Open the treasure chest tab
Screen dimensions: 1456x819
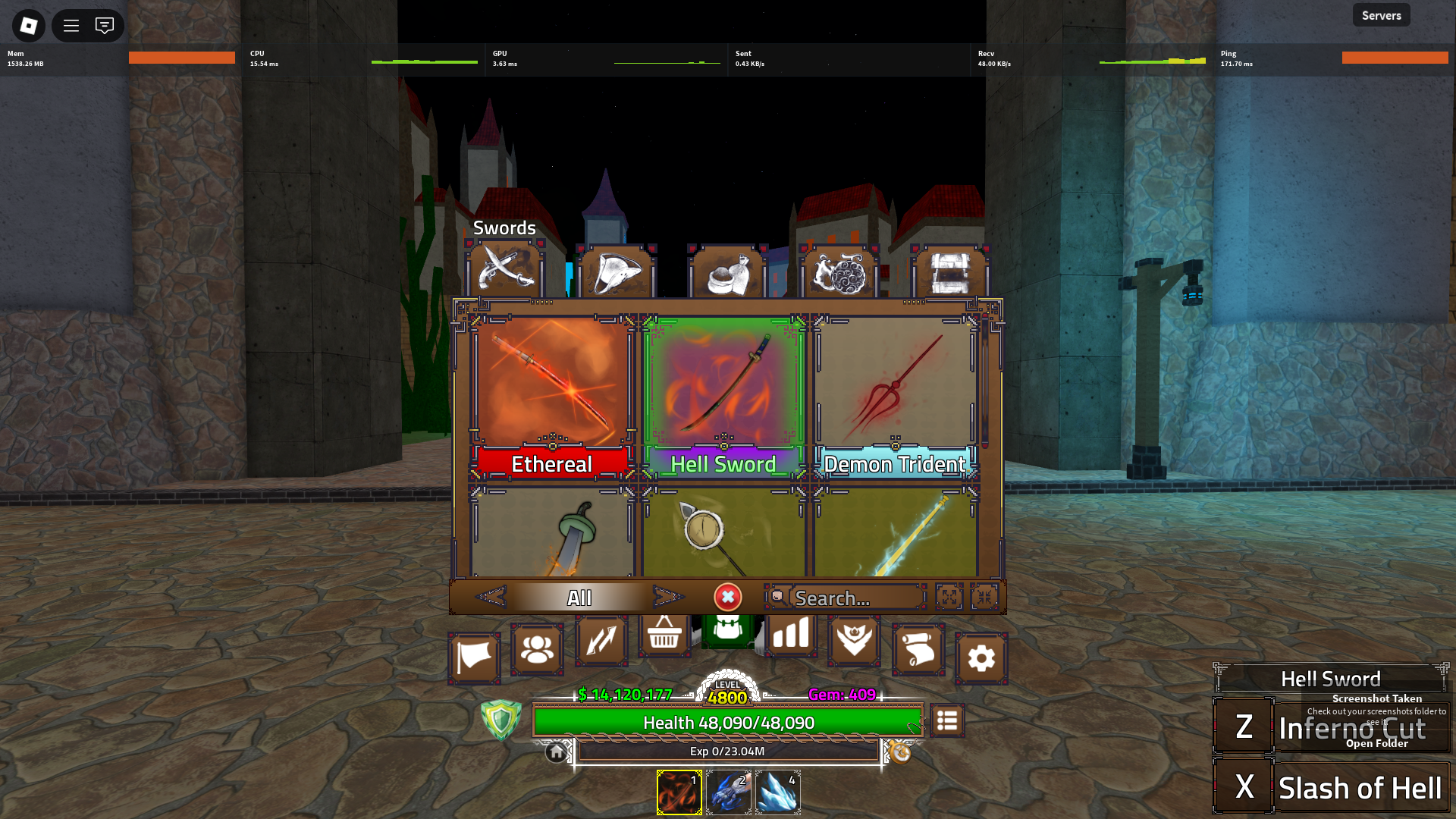950,272
